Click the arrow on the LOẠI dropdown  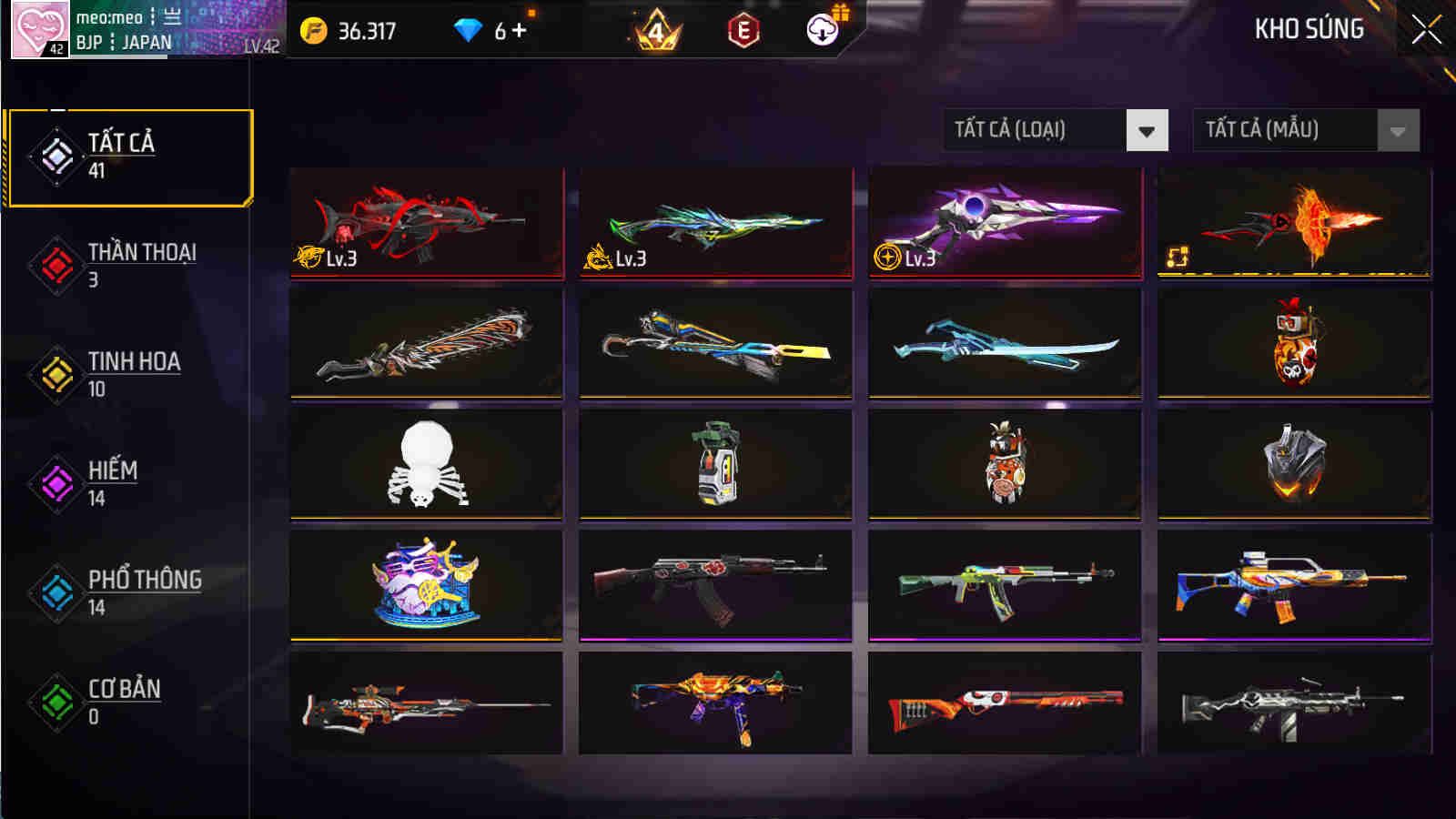[1148, 130]
